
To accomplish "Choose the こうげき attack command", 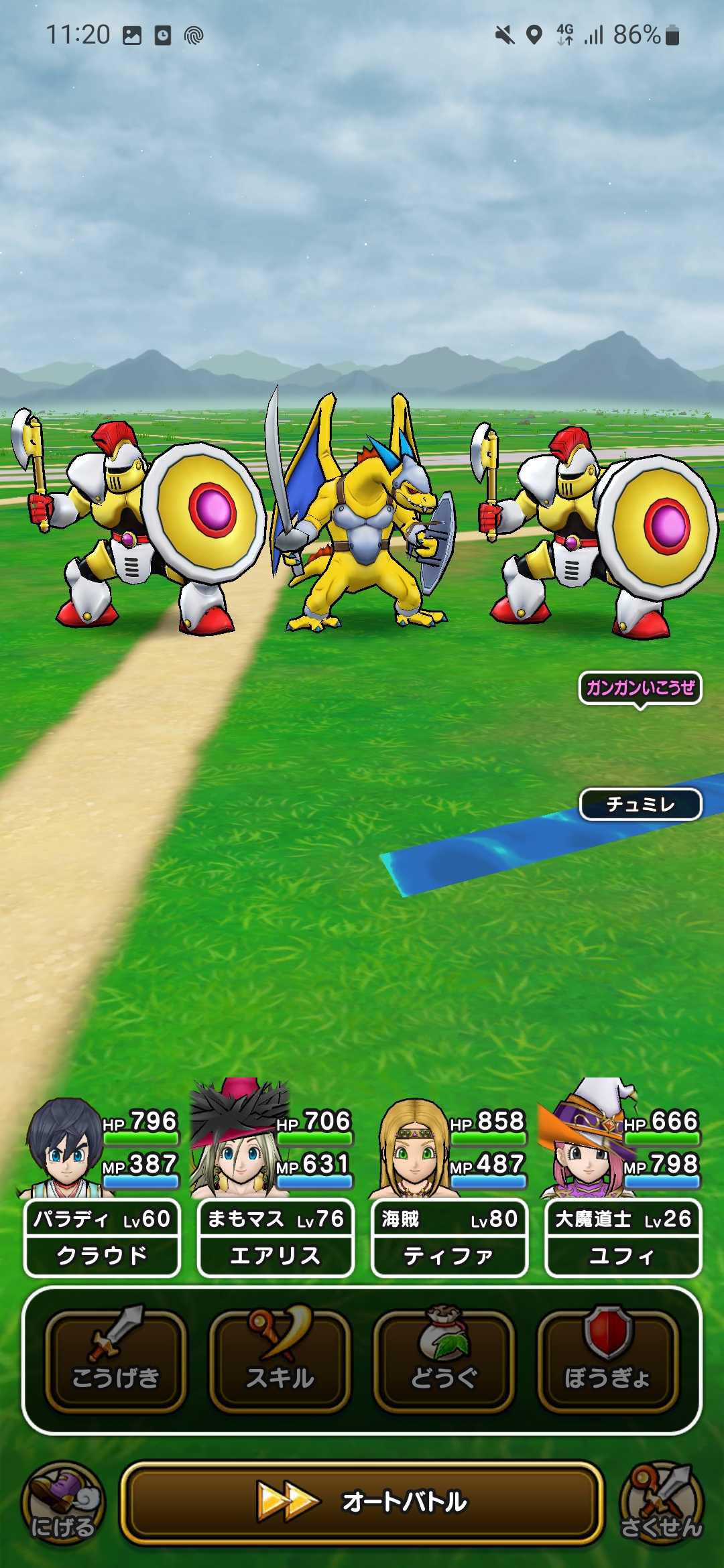I will [115, 1360].
